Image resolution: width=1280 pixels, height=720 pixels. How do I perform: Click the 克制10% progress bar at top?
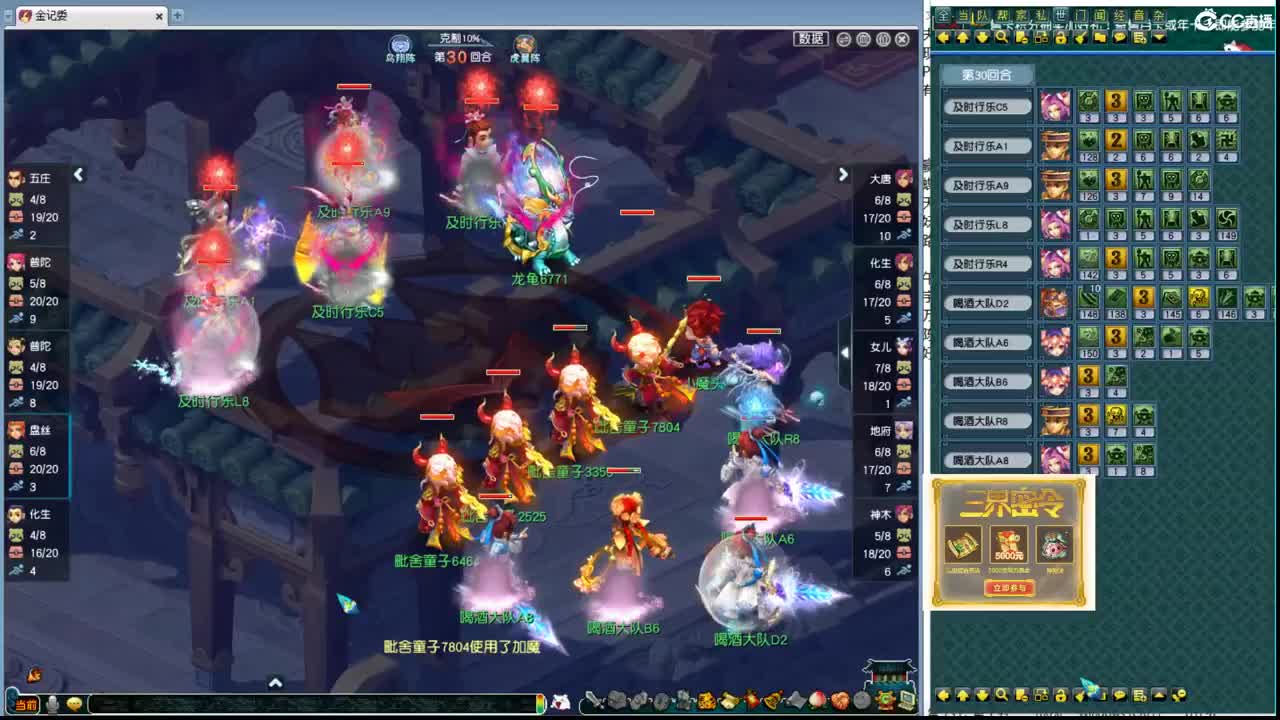tap(461, 38)
